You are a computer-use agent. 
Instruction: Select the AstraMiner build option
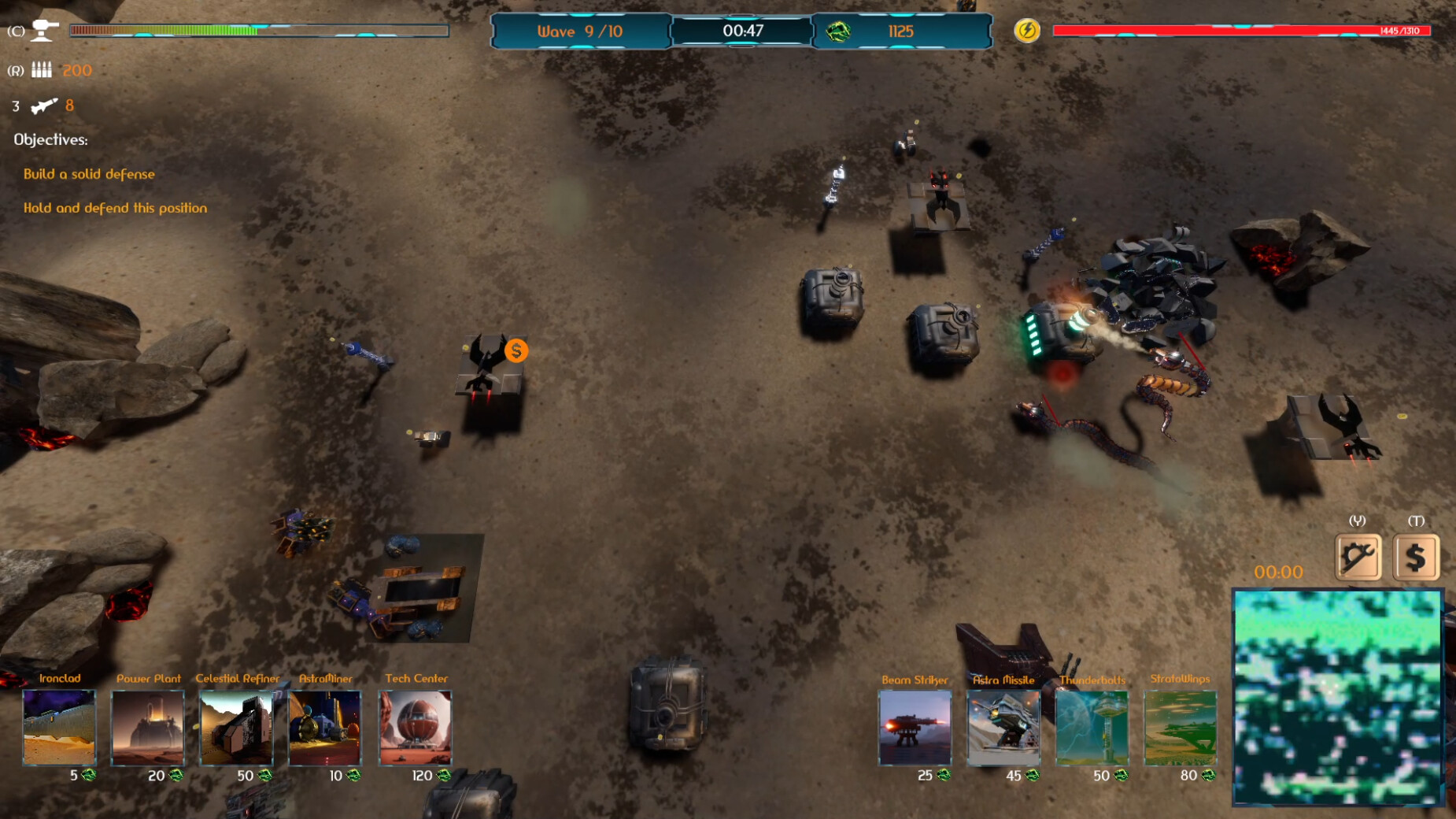pyautogui.click(x=325, y=727)
